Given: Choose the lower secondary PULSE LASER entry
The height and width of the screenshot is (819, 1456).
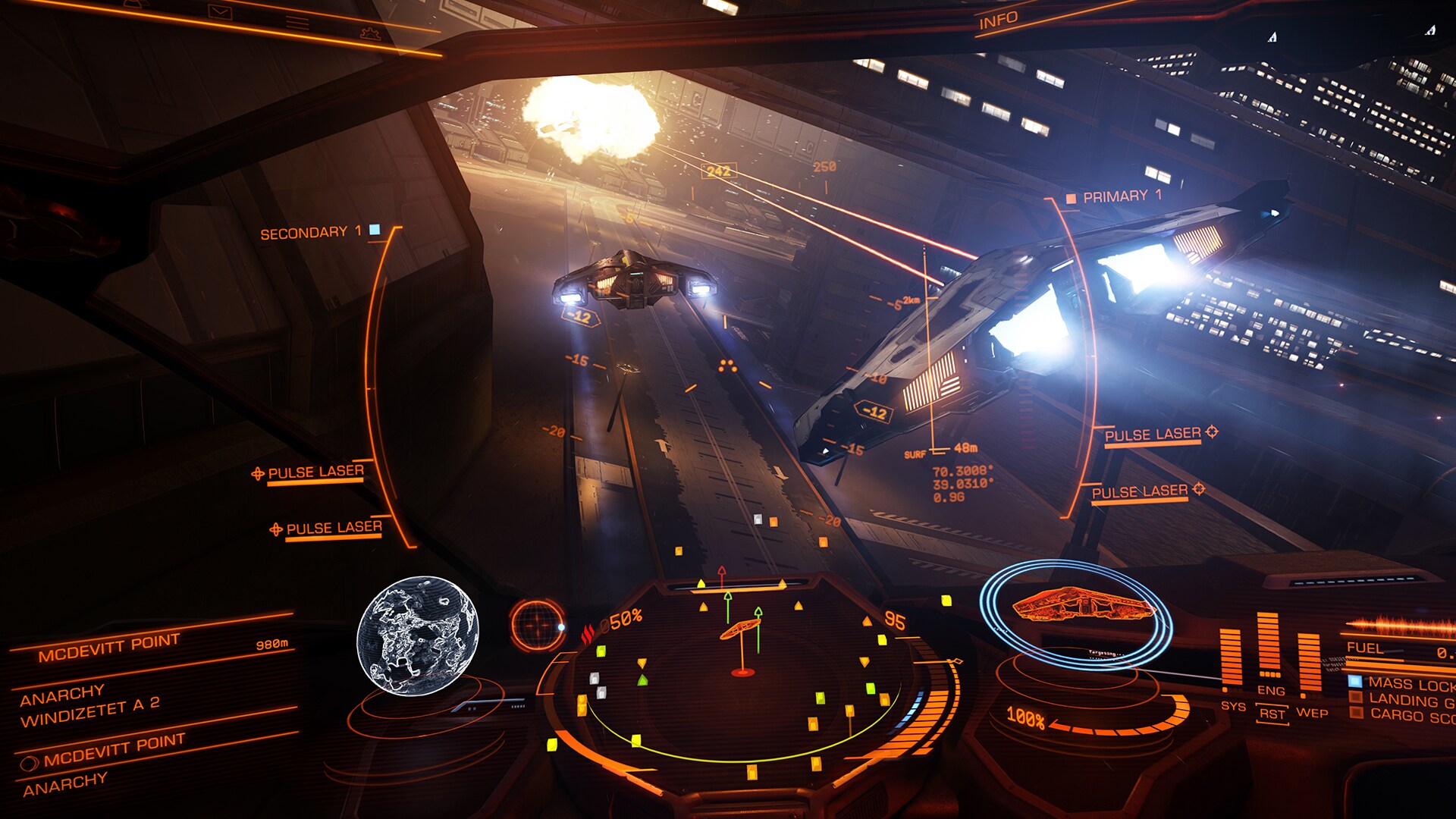Looking at the screenshot, I should [334, 528].
